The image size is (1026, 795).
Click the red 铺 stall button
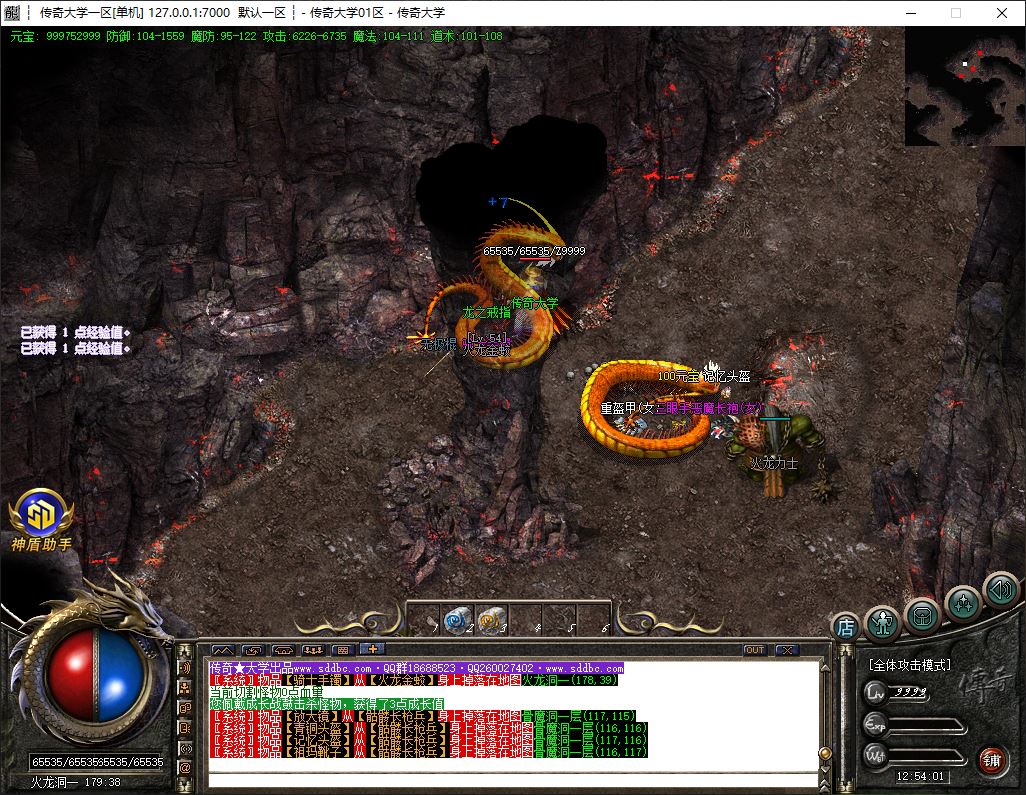click(x=991, y=758)
